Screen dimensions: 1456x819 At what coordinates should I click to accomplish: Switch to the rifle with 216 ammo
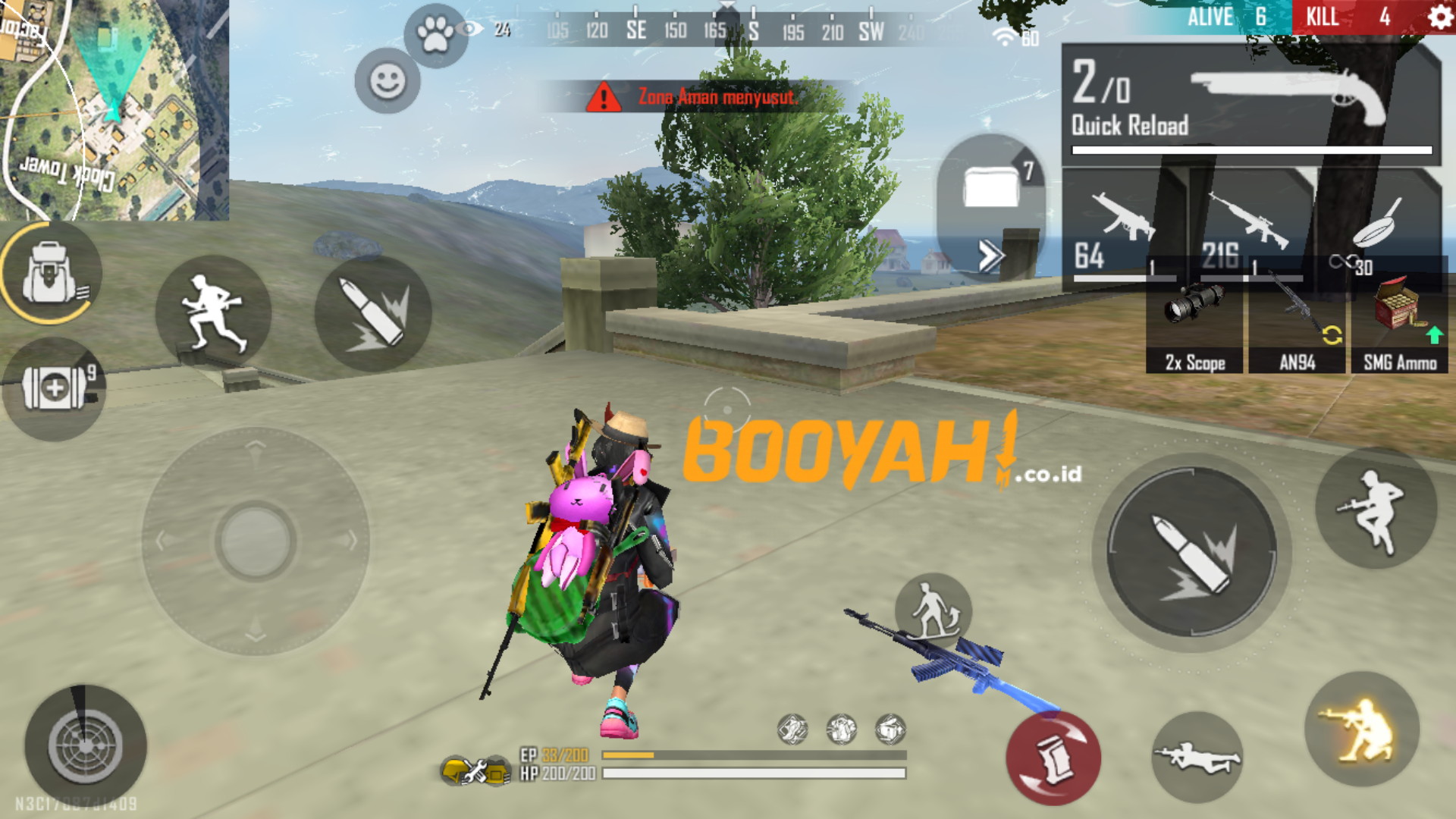point(1247,227)
